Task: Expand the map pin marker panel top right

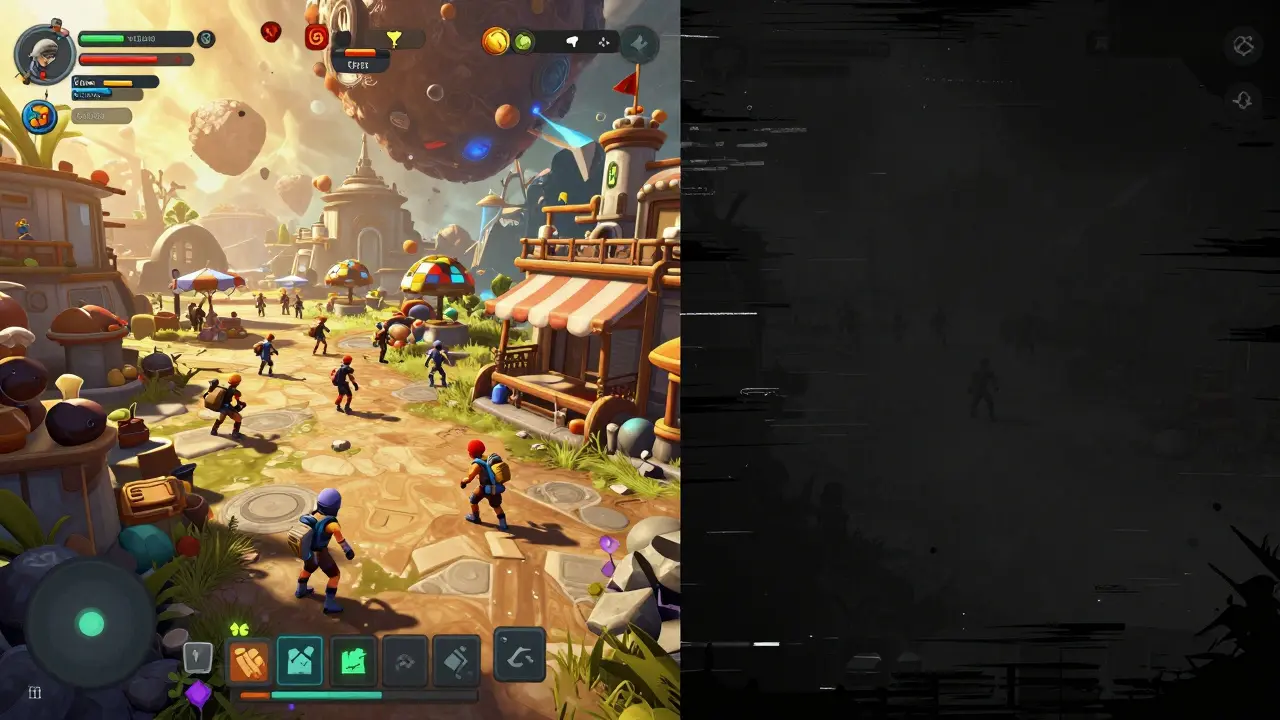Action: (637, 43)
